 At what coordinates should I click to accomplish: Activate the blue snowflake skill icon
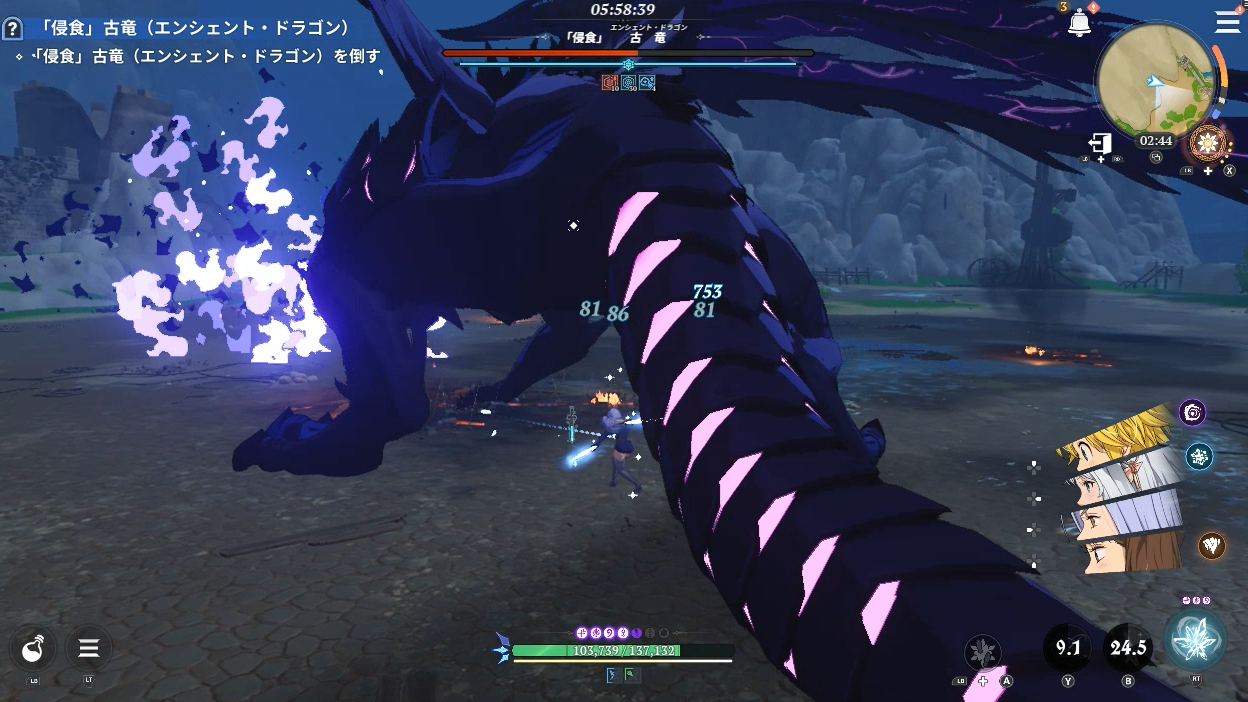coord(1199,457)
